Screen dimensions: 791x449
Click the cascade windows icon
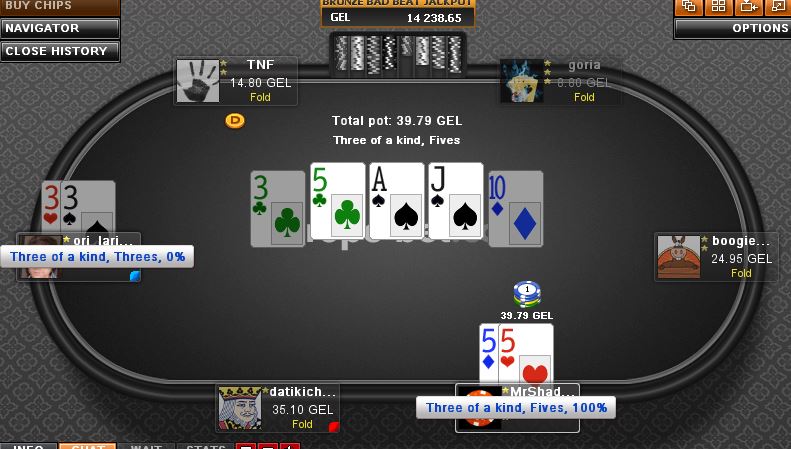click(688, 7)
